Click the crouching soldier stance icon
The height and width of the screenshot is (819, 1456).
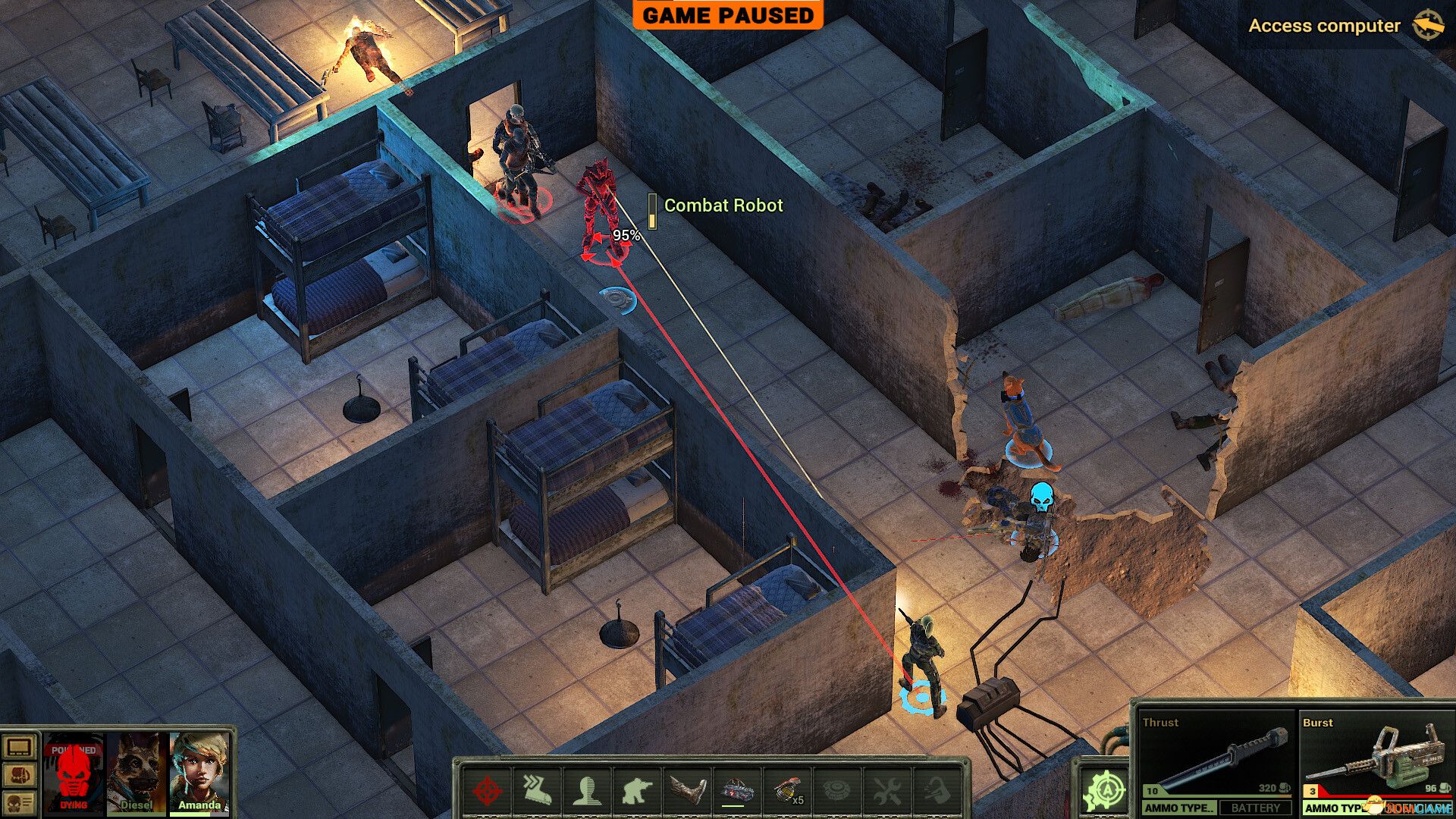point(635,789)
